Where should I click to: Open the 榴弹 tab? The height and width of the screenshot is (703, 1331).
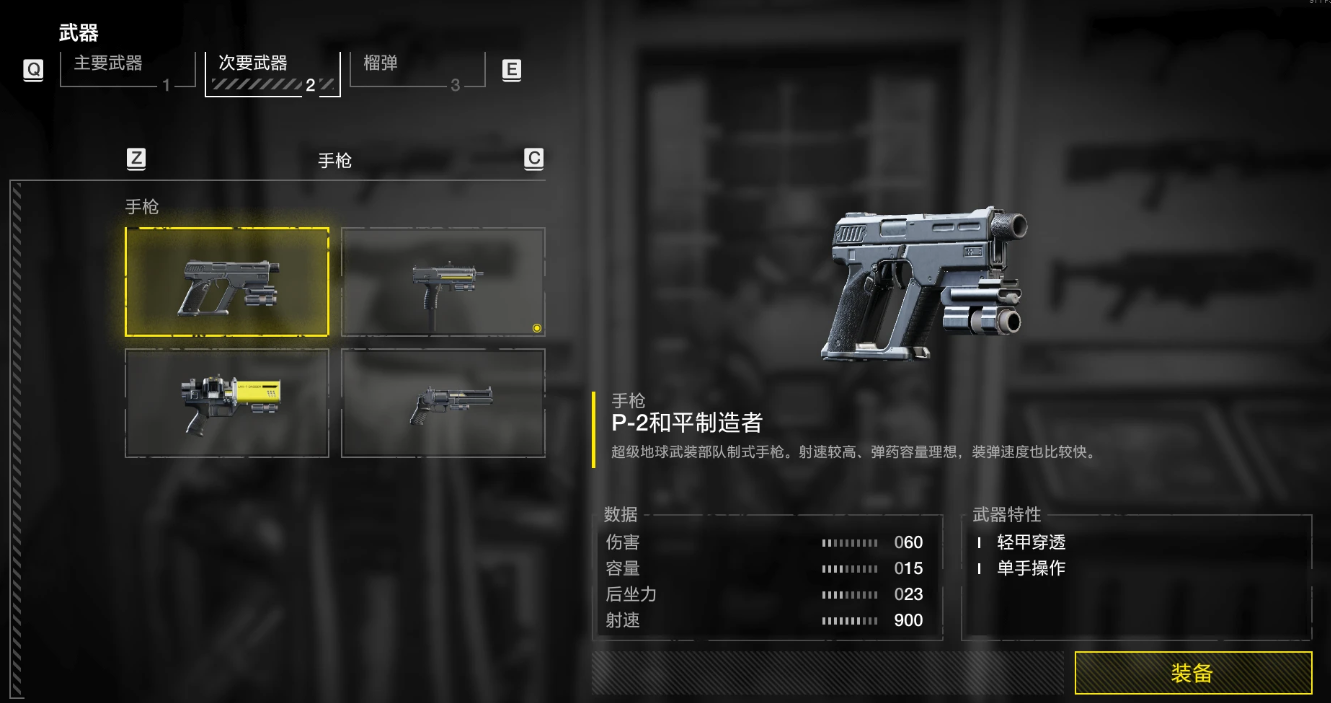[x=416, y=68]
